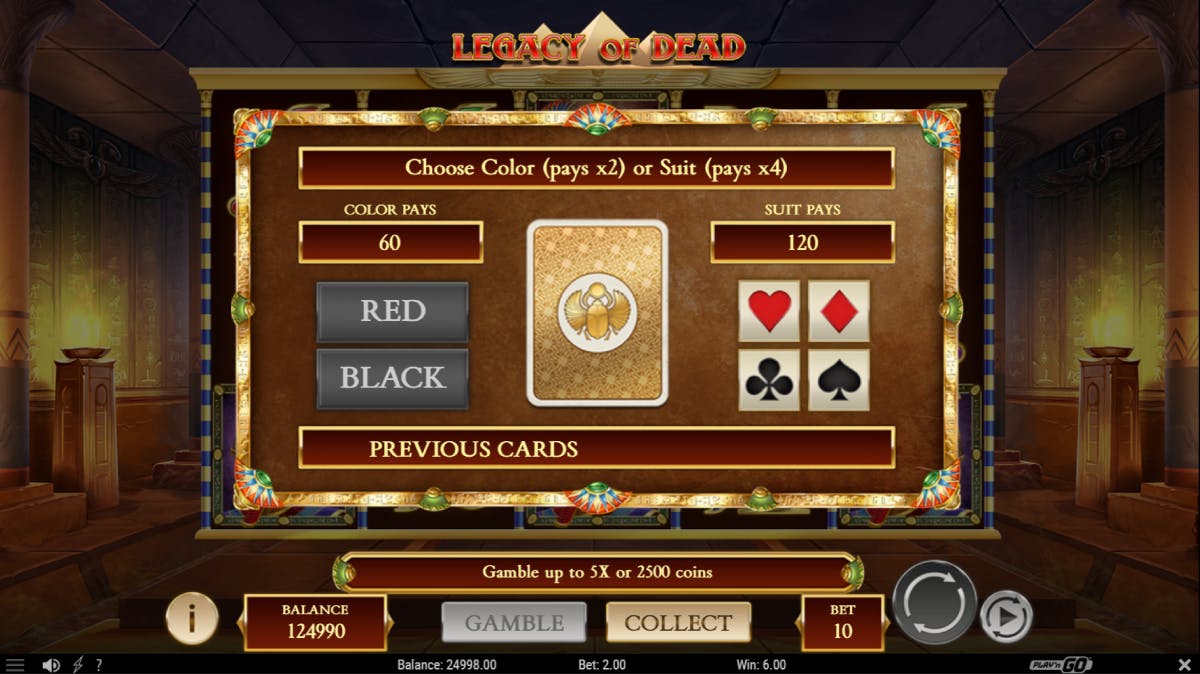Click the face-down scarab card
The image size is (1200, 674).
(597, 313)
